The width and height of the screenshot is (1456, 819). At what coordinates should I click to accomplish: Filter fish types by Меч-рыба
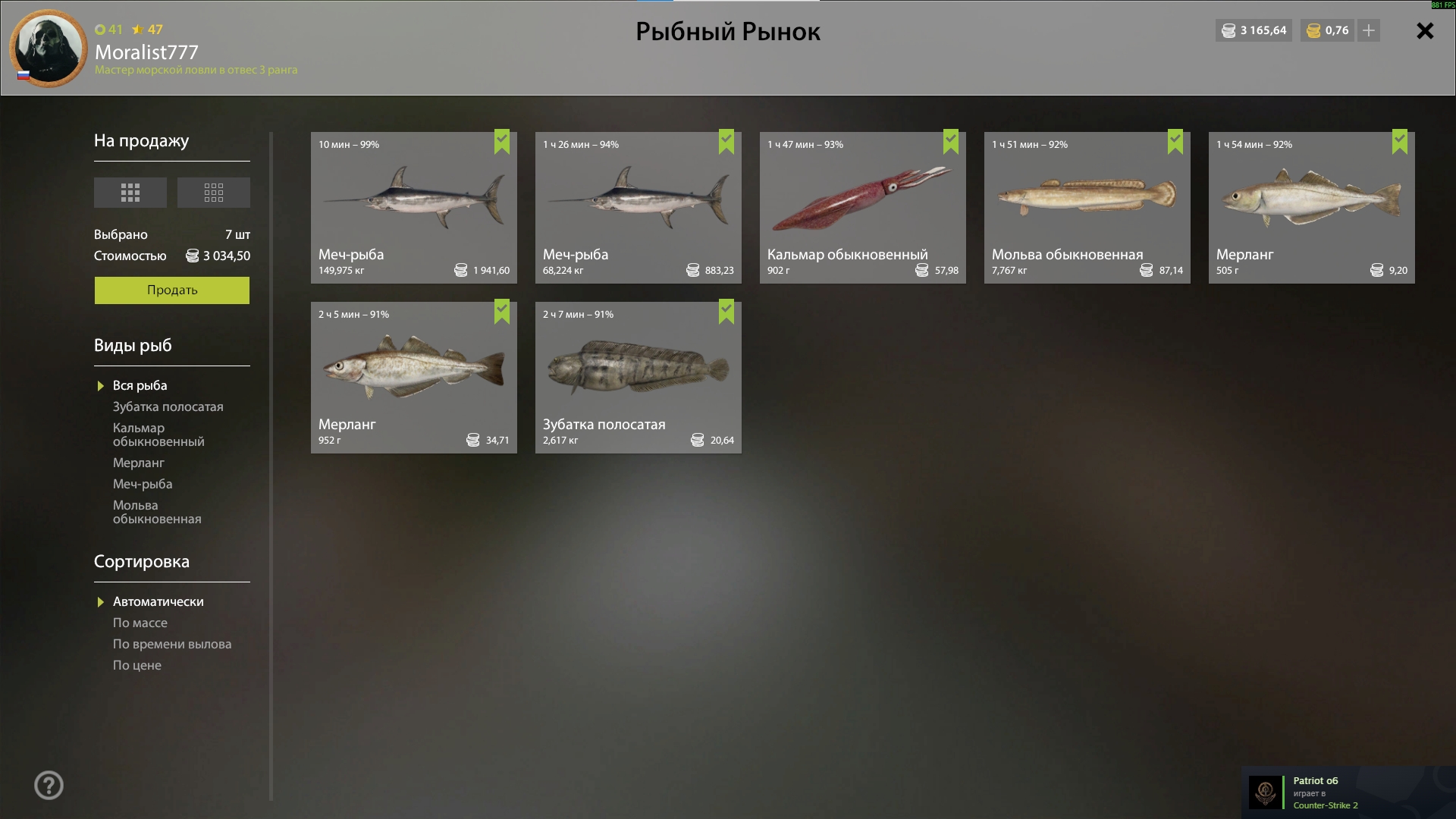point(143,485)
